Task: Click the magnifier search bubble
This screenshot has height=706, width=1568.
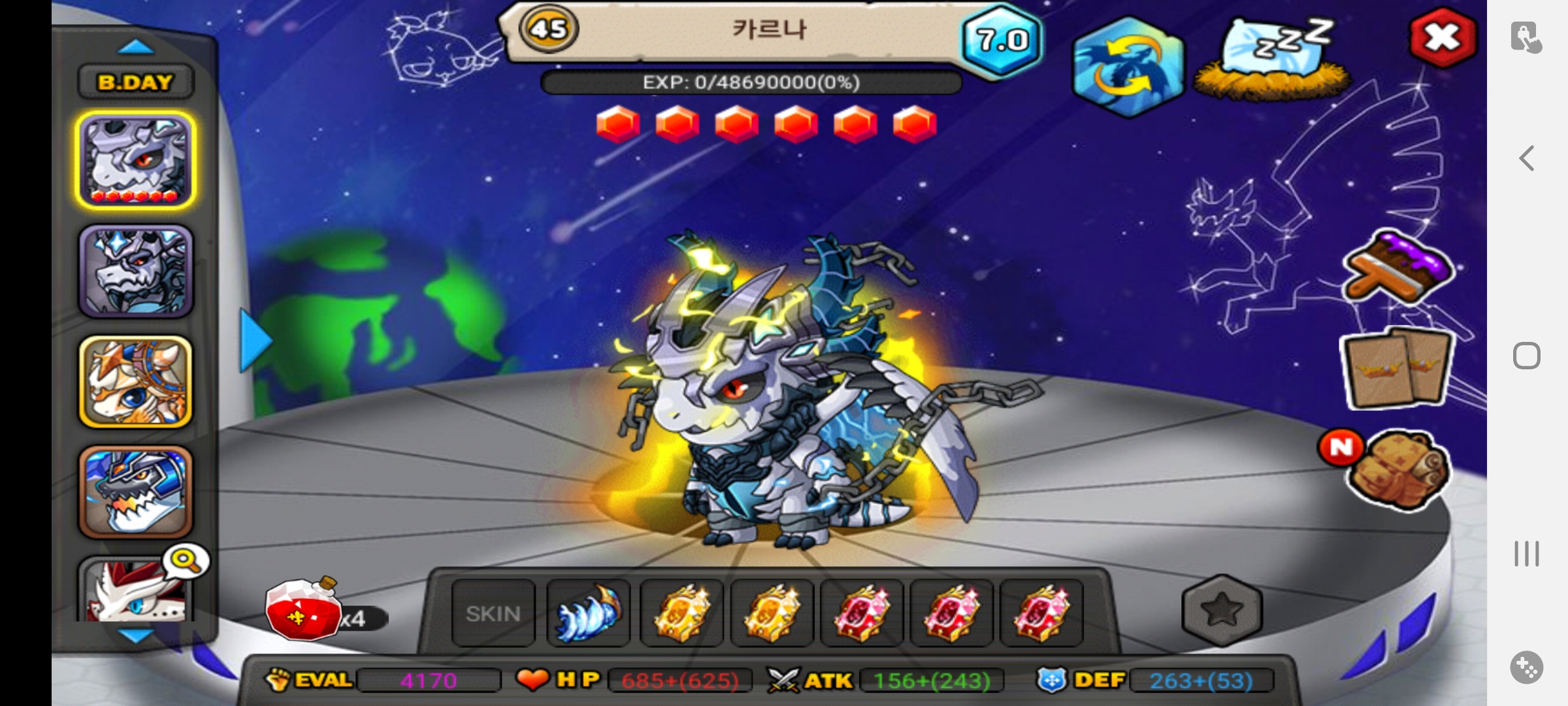Action: (x=186, y=561)
